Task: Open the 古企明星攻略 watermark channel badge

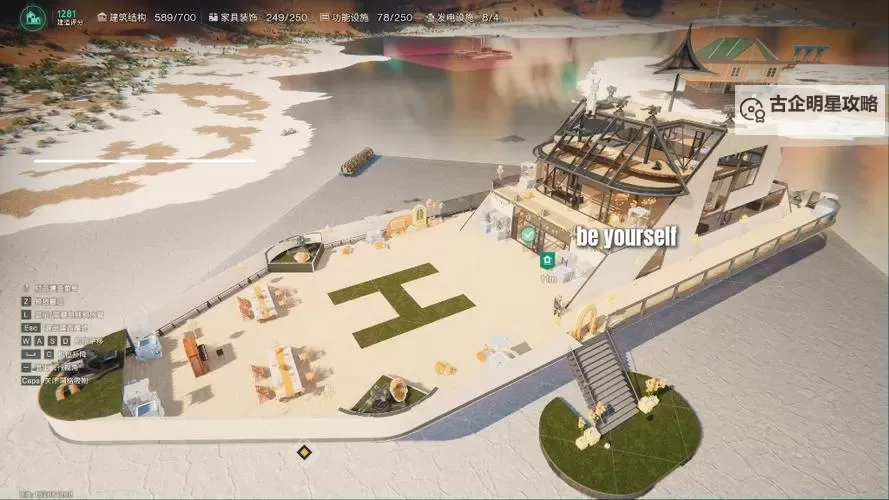Action: 810,106
